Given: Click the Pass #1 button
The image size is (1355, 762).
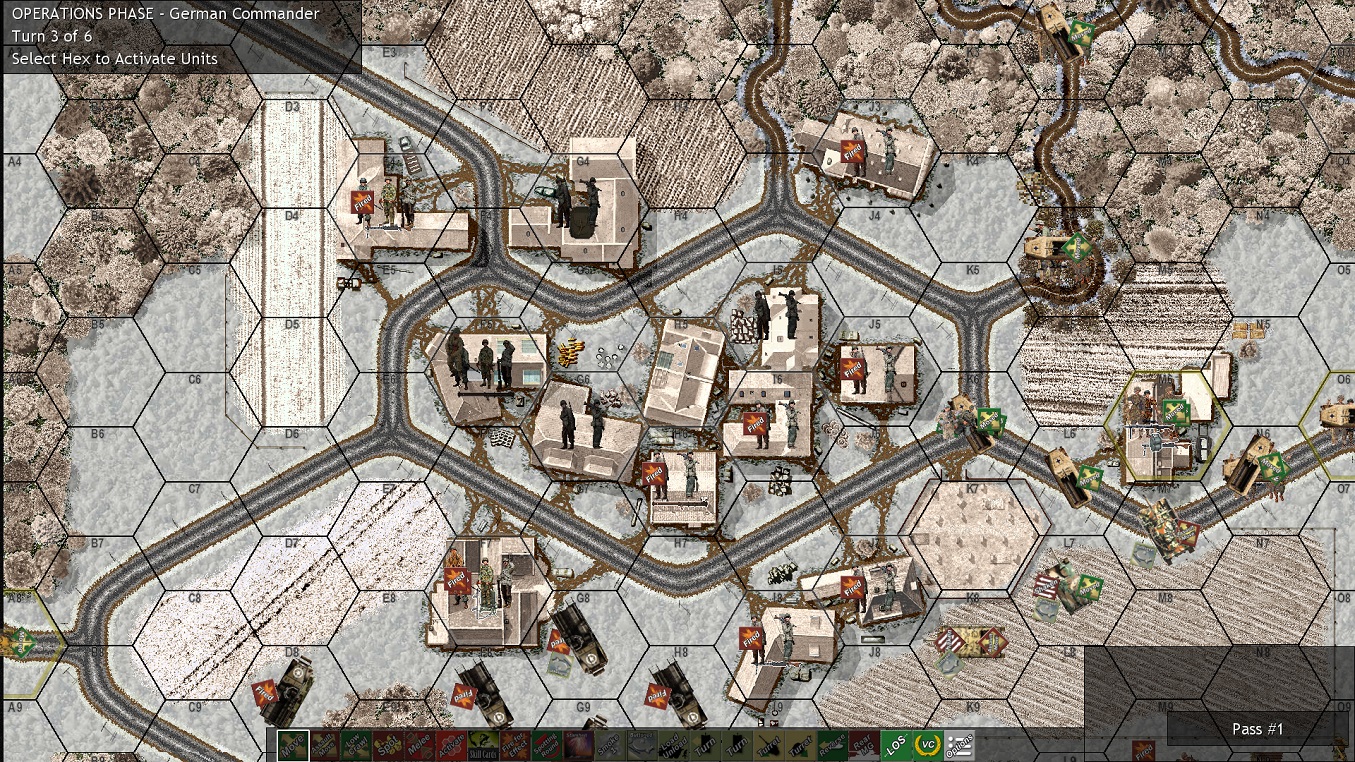Looking at the screenshot, I should (x=1256, y=729).
